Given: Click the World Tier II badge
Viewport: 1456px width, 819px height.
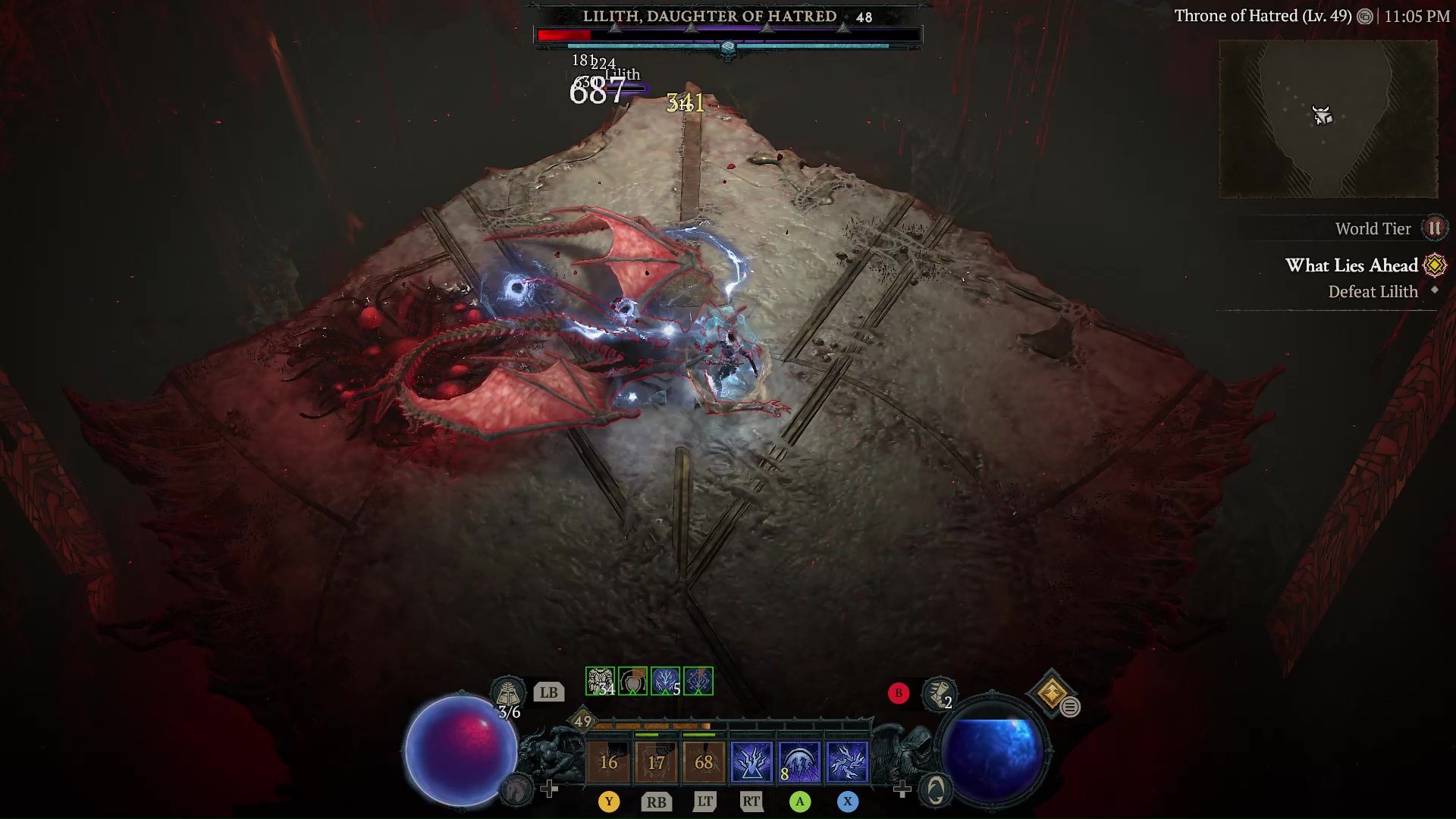Looking at the screenshot, I should pos(1434,228).
